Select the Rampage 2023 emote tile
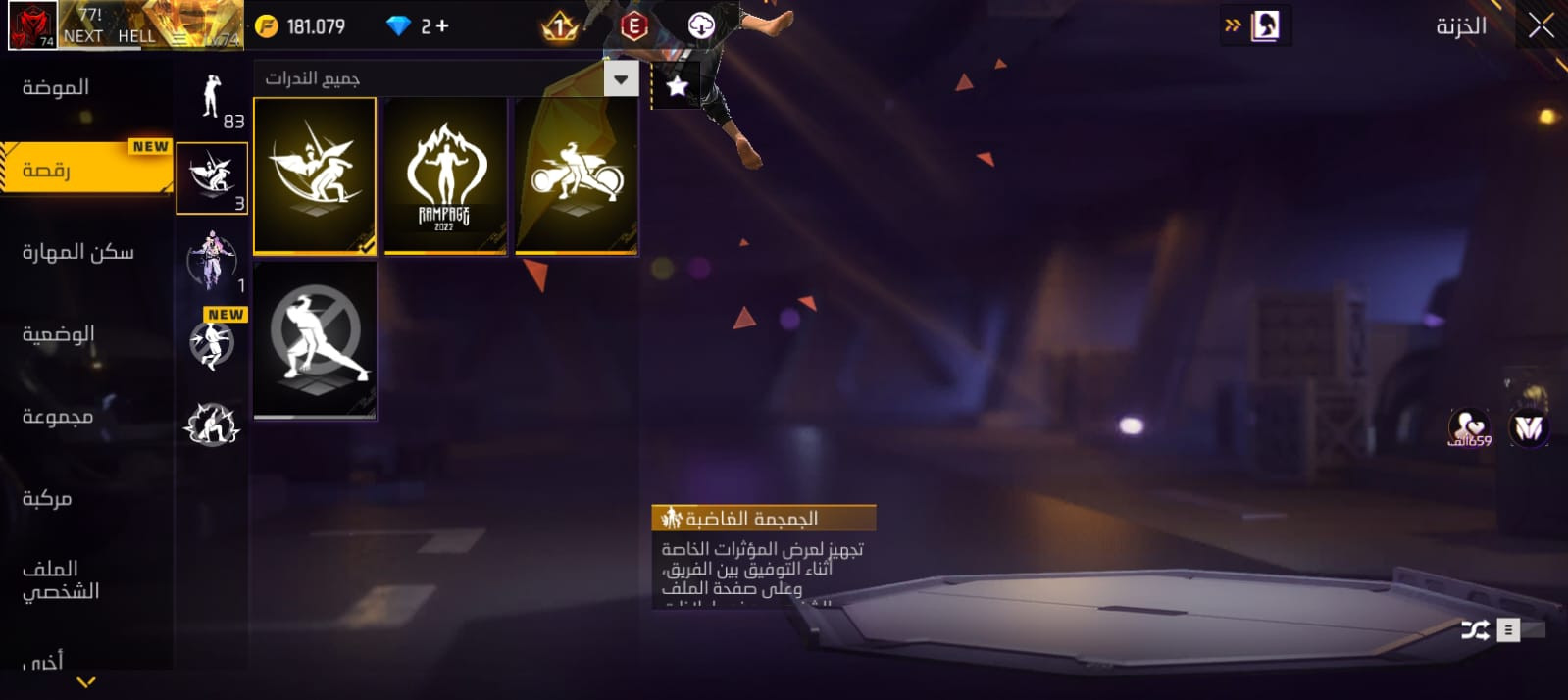Screen dimensions: 1568x700 pos(445,176)
